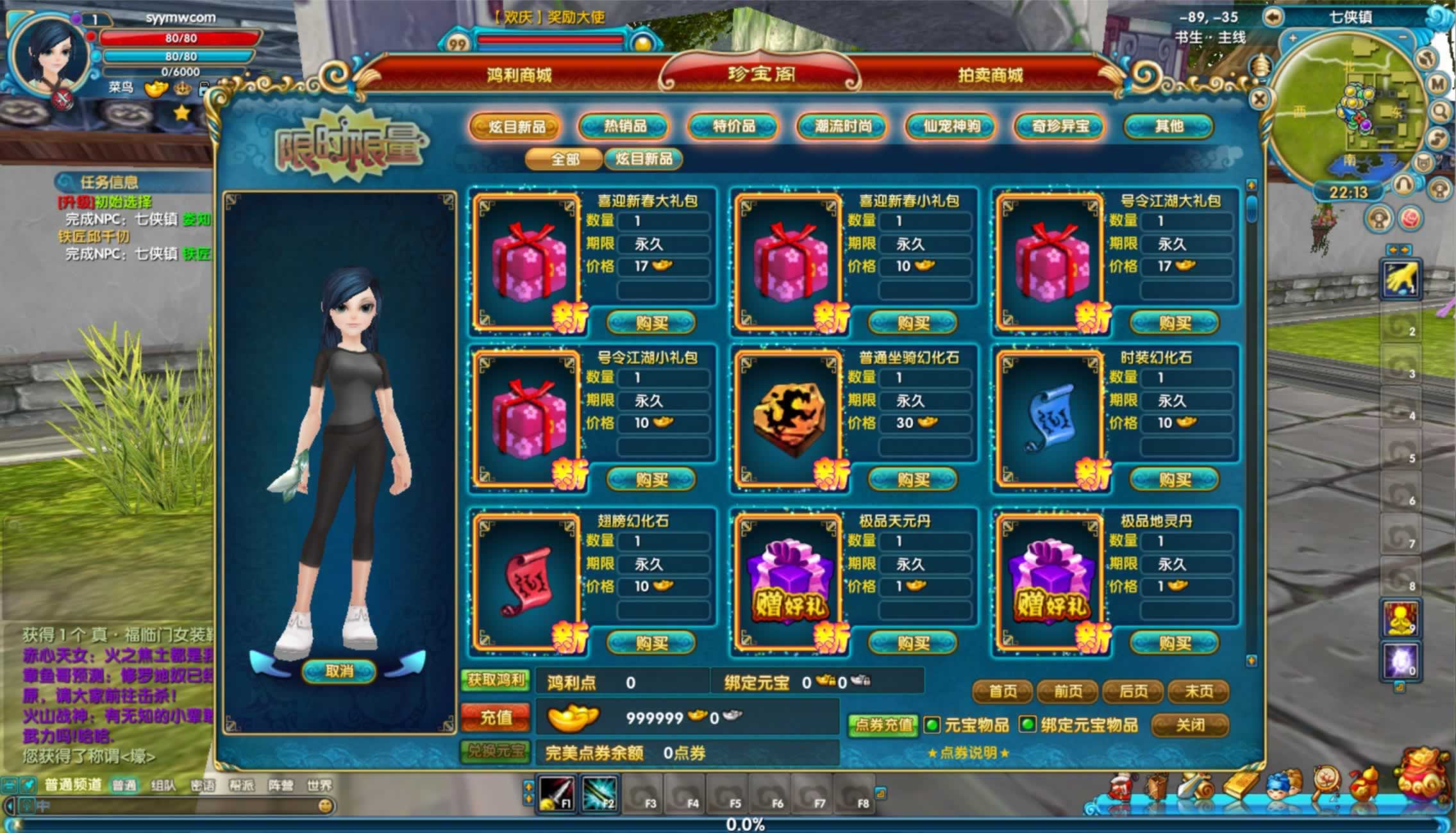Screen dimensions: 1456x833
Task: Select the 热销品 category
Action: tap(624, 126)
